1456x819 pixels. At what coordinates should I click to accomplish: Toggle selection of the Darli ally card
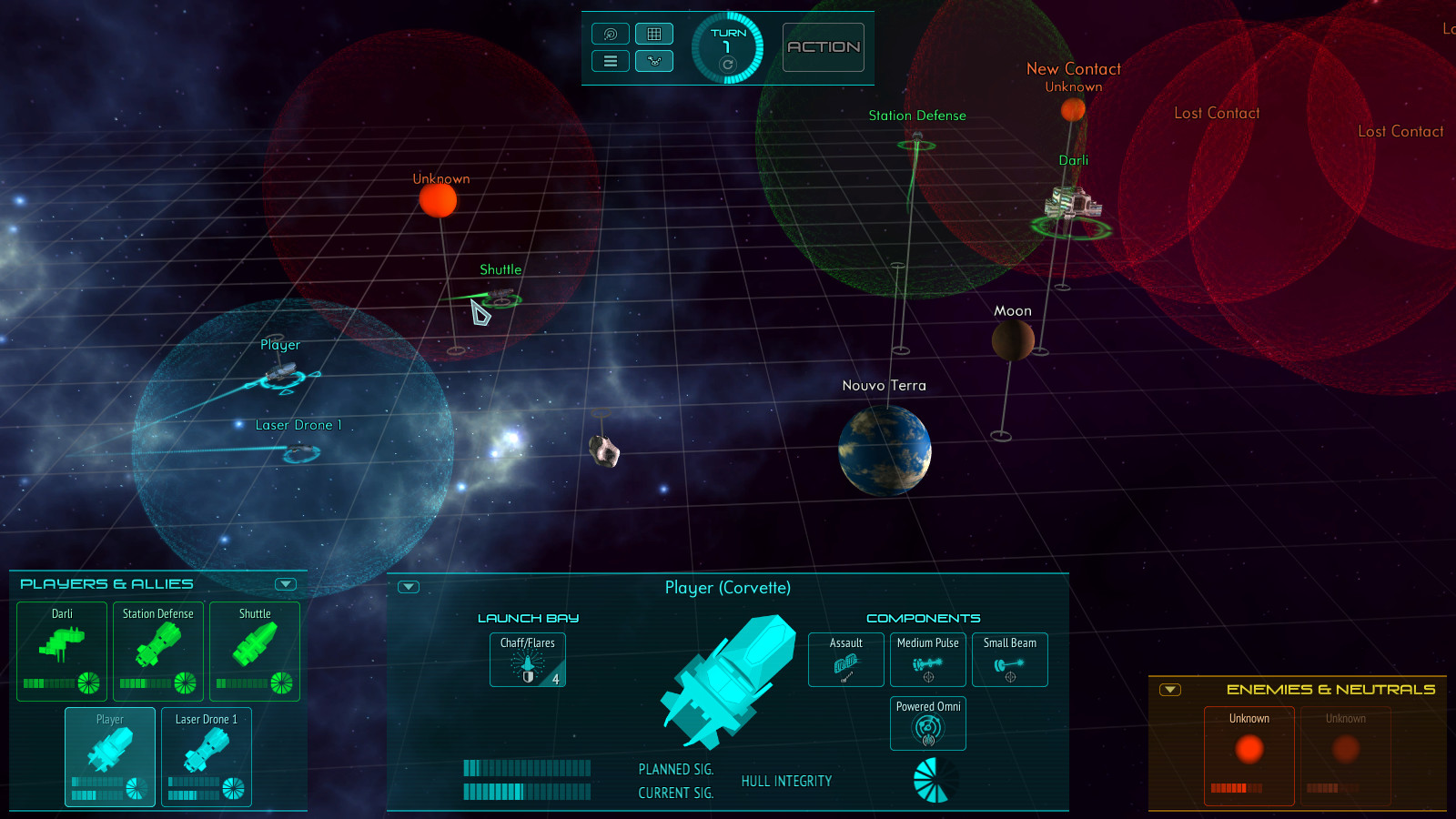[61, 651]
